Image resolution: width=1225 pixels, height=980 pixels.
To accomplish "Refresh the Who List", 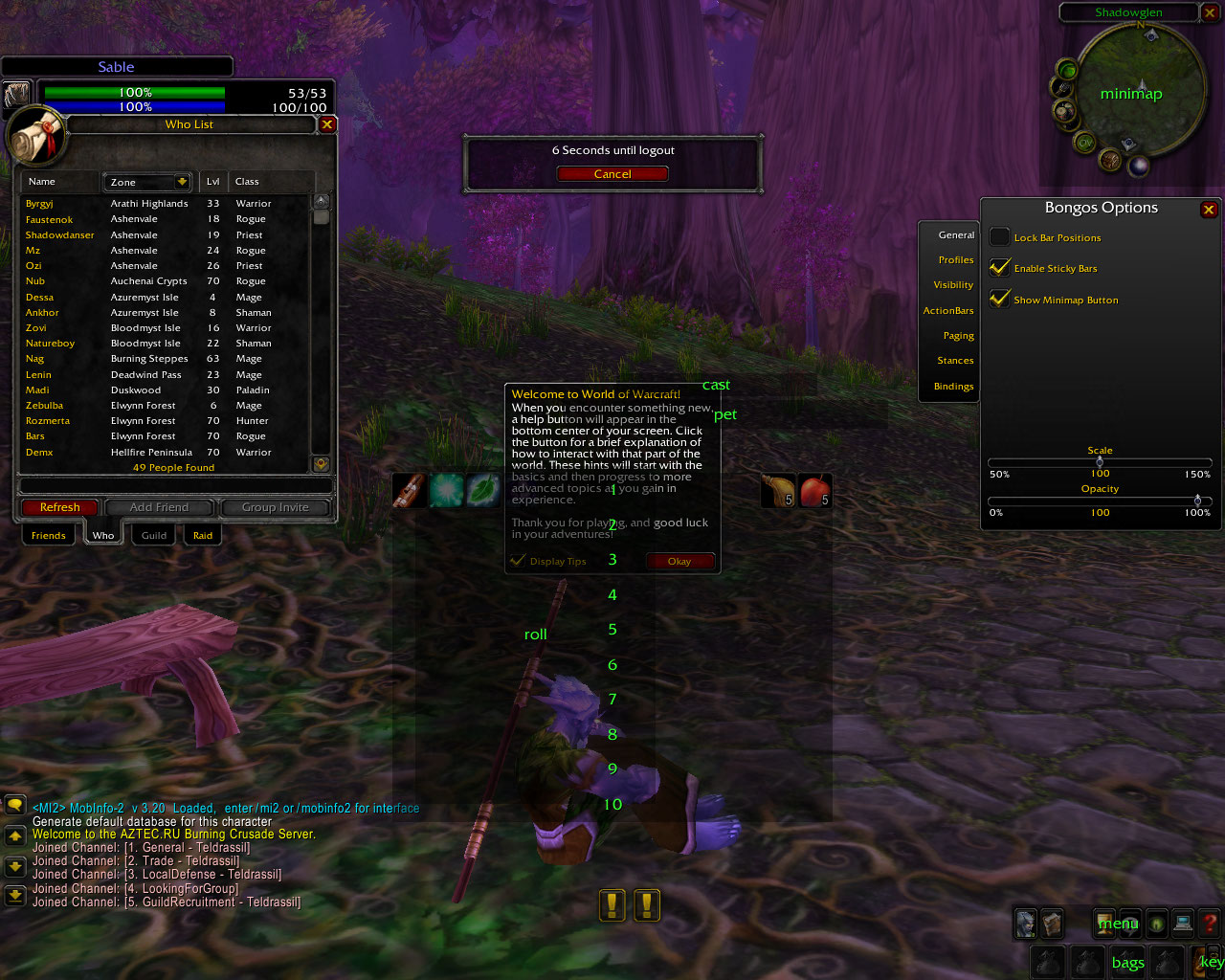I will [x=59, y=507].
